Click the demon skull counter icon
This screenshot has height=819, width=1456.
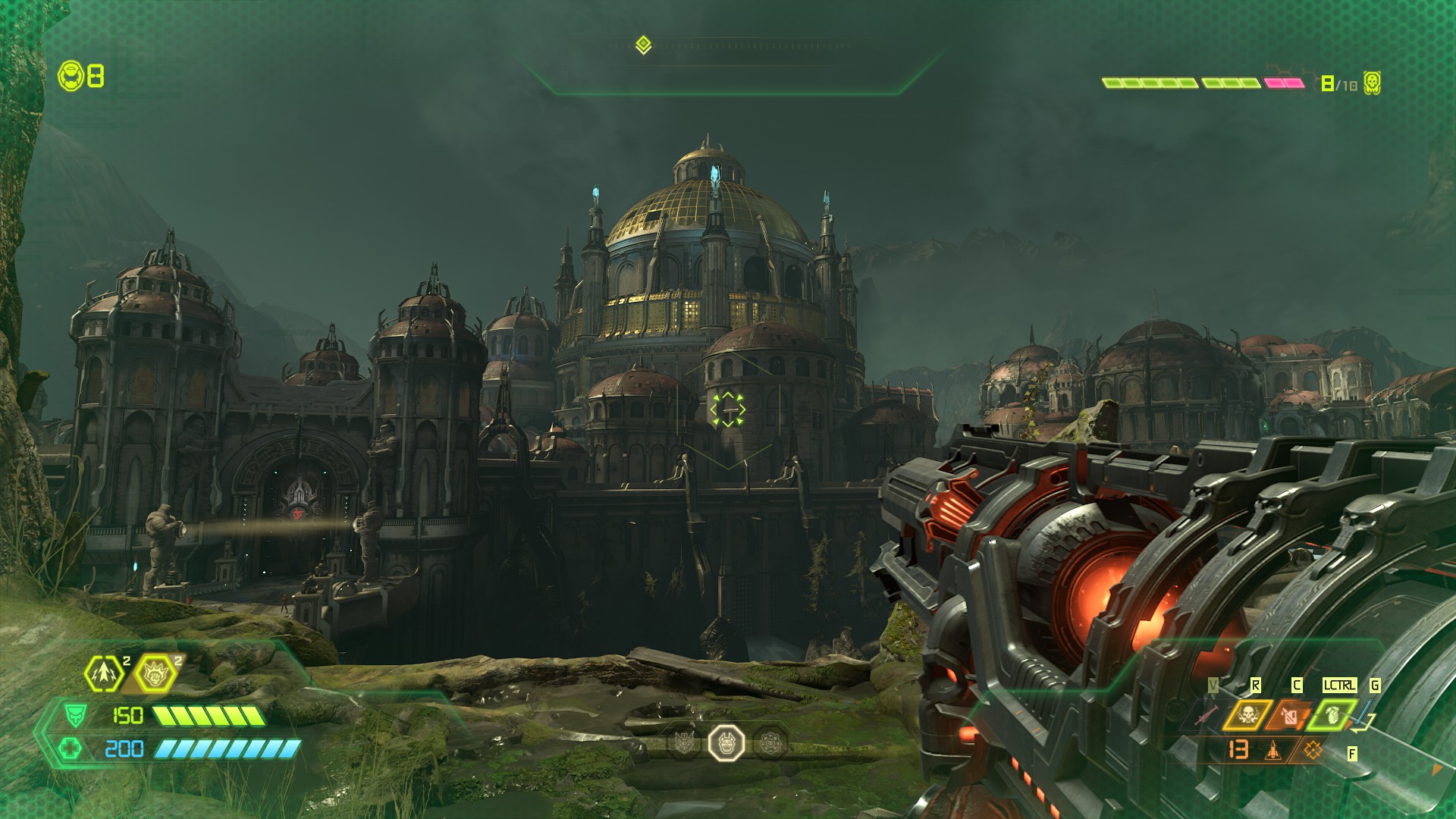1371,83
